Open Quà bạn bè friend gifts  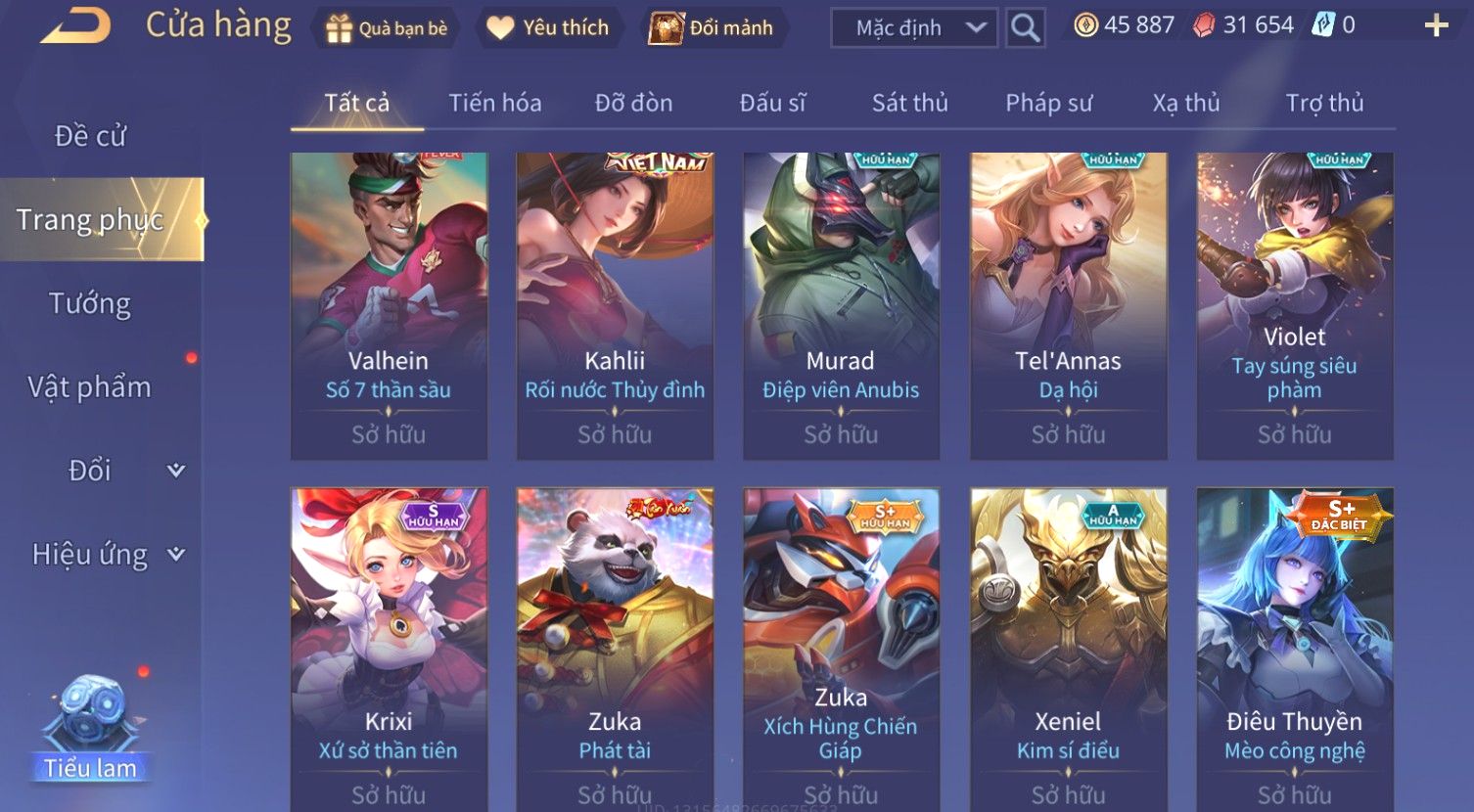(x=387, y=28)
